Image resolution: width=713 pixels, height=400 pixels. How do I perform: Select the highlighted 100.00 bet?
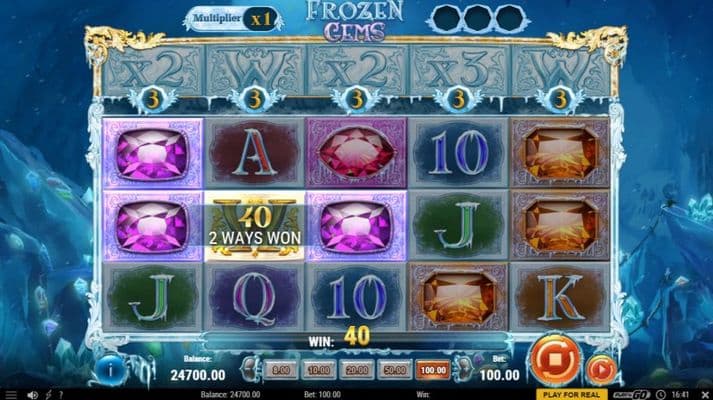click(433, 370)
